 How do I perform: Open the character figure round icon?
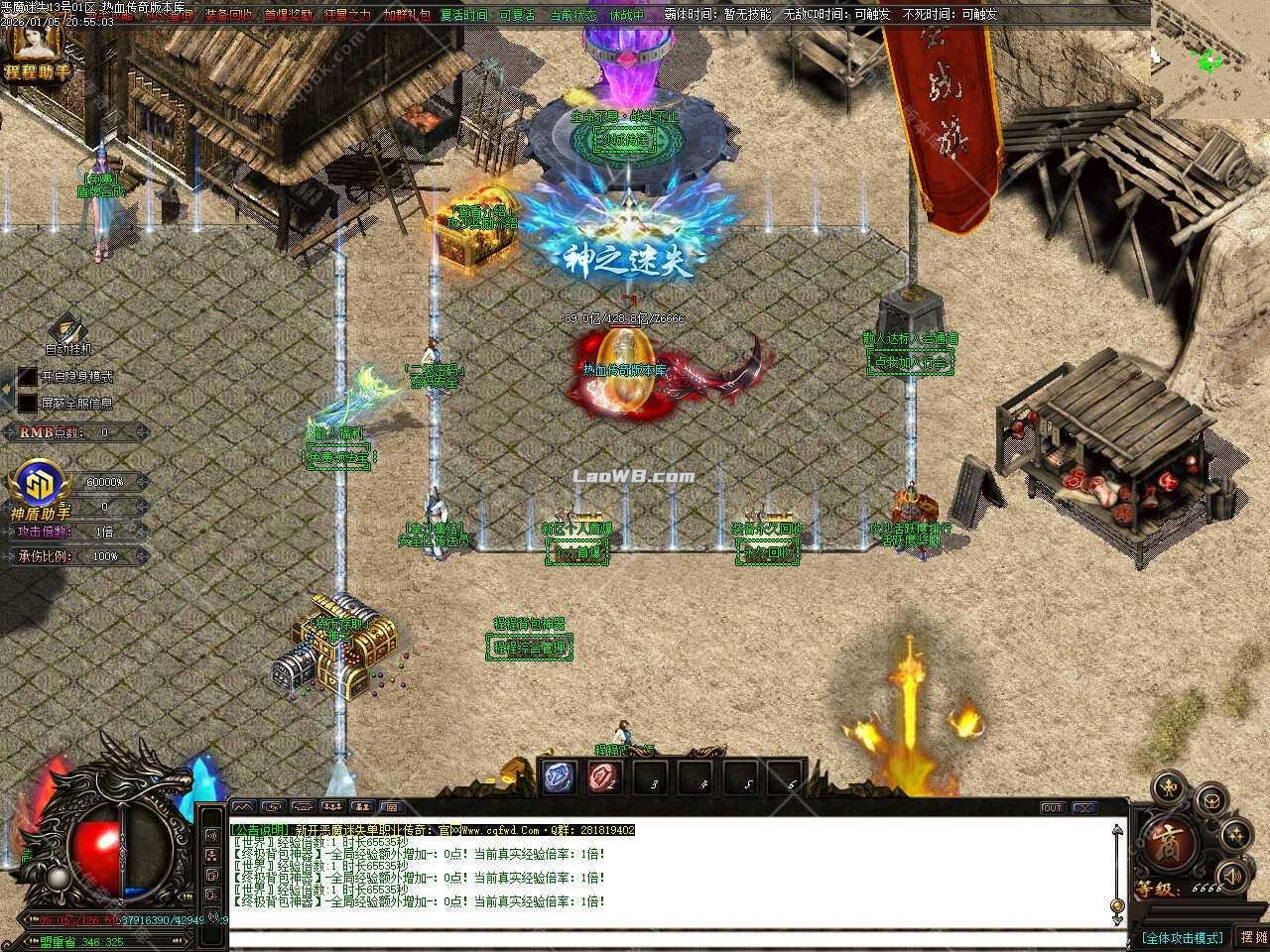[1171, 790]
